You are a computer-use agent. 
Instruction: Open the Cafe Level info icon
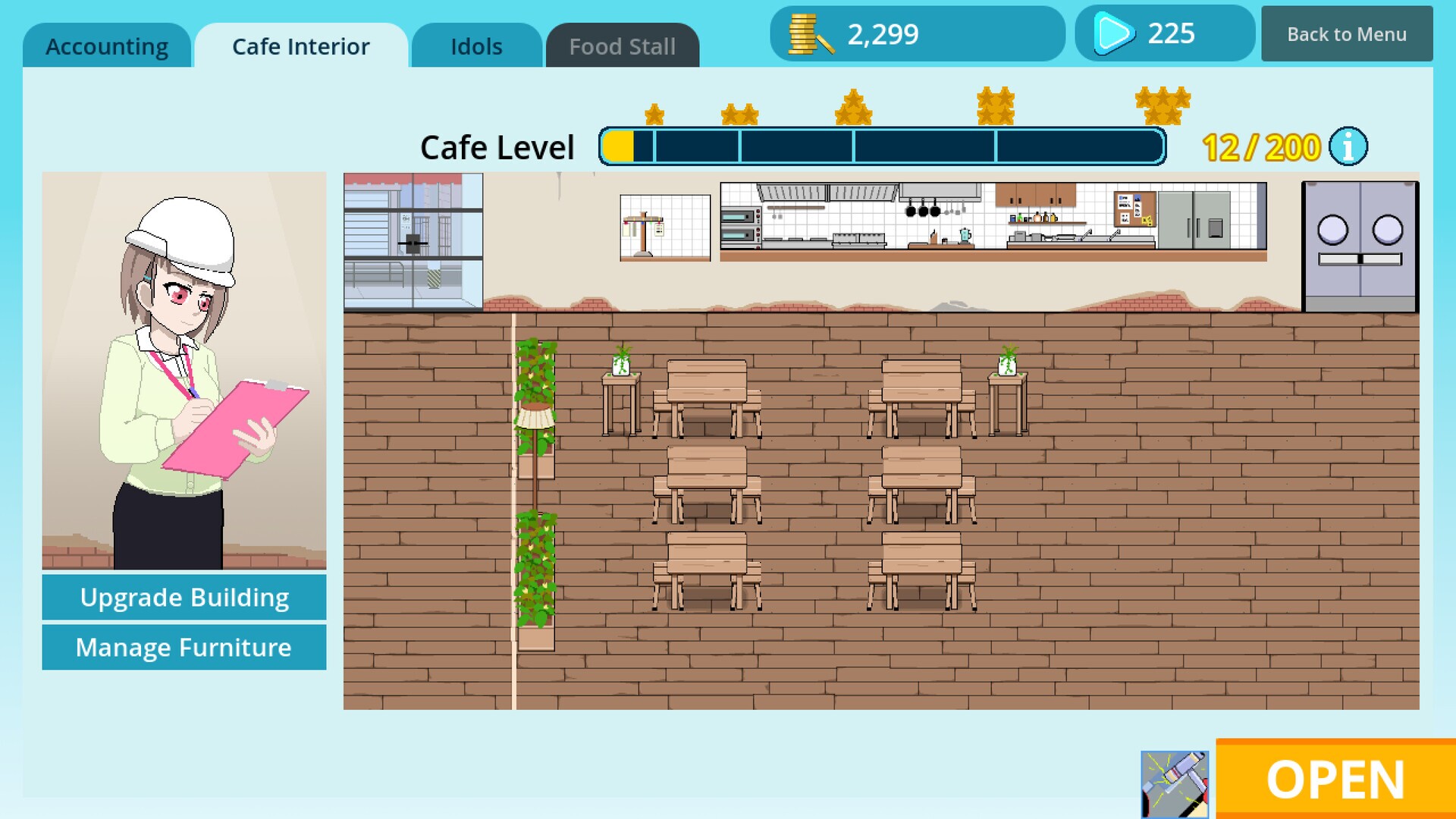pos(1347,147)
